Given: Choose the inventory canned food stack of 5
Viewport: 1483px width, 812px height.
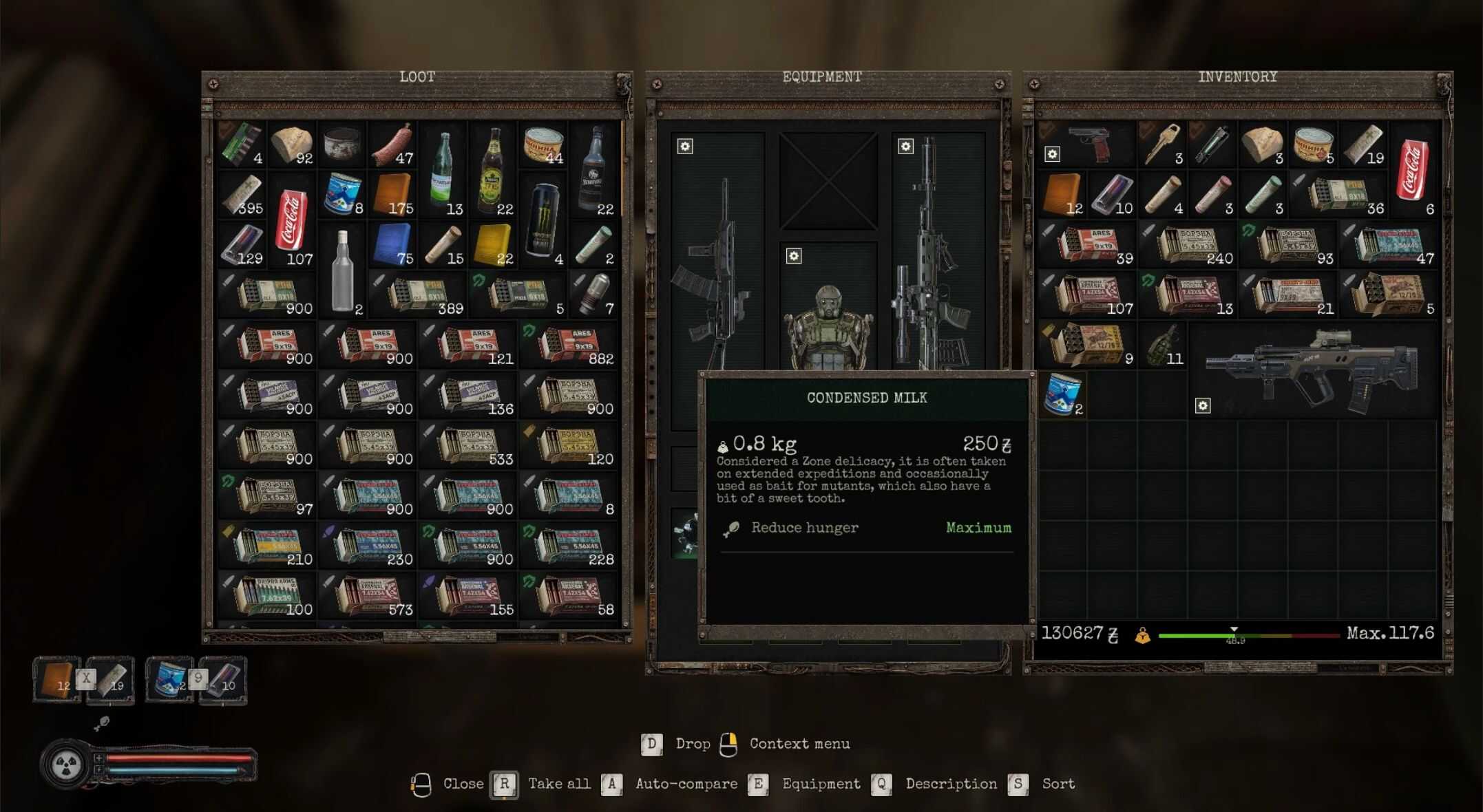Looking at the screenshot, I should coord(1313,145).
